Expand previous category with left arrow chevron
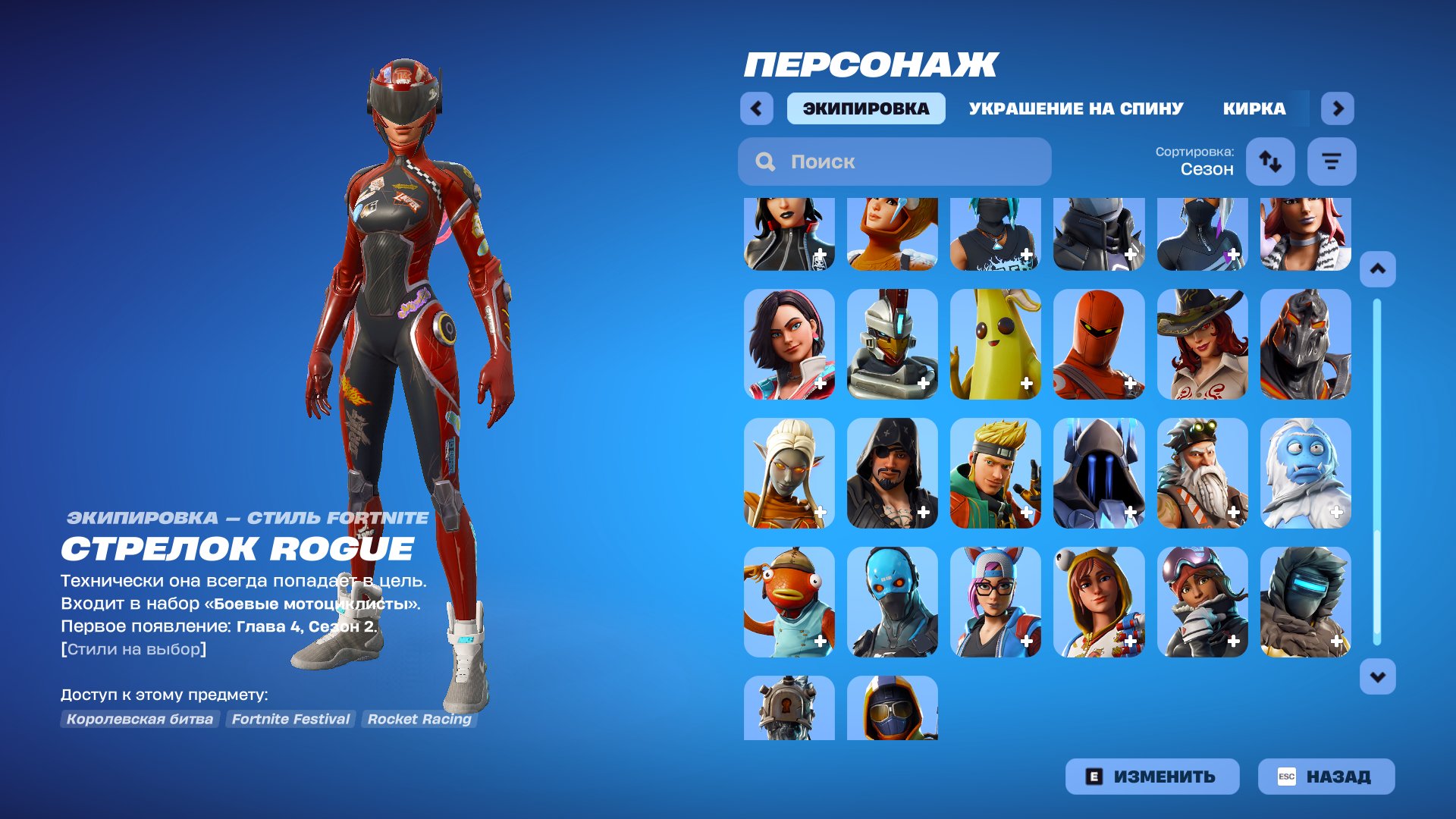1456x819 pixels. [756, 108]
